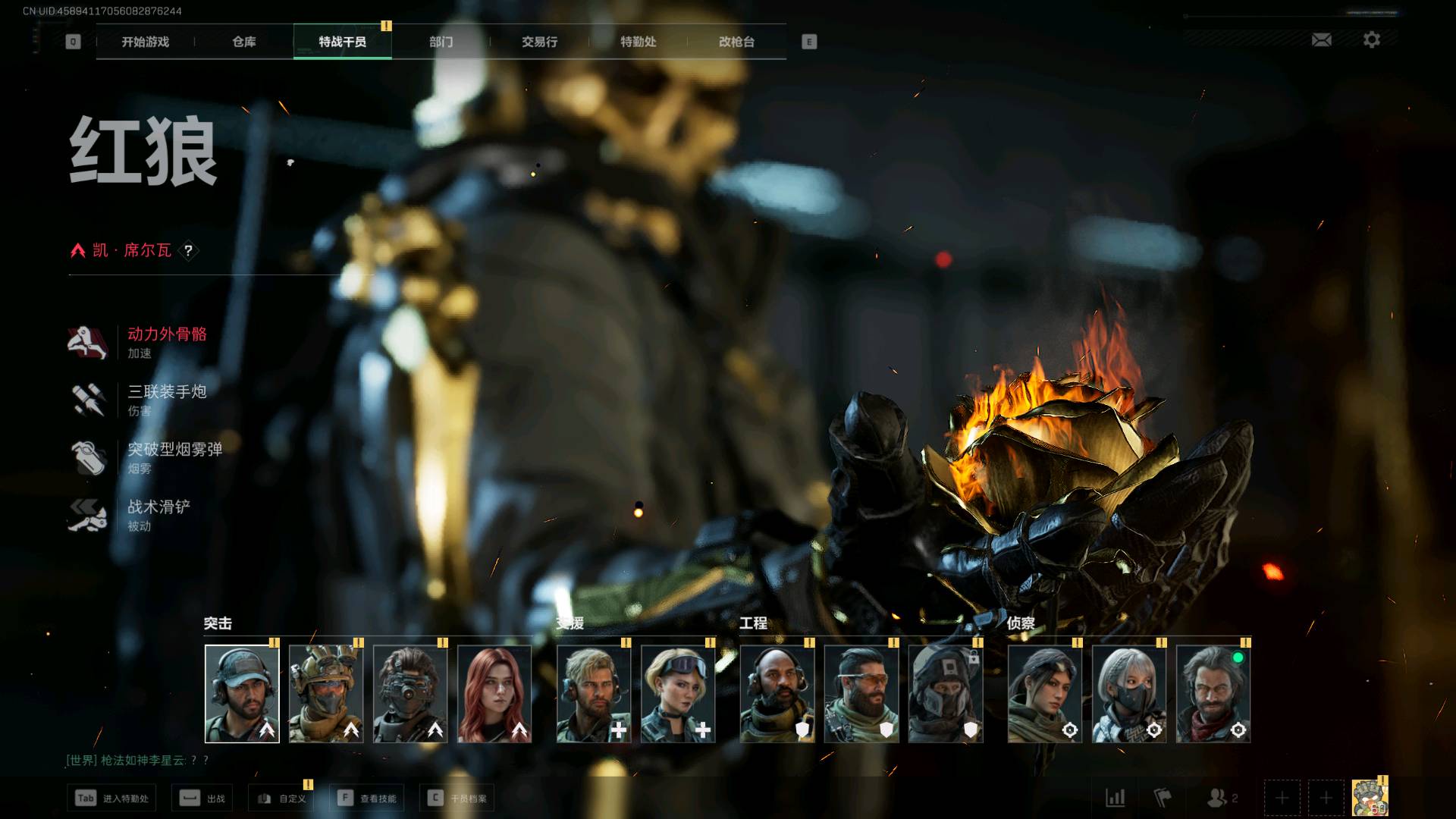The height and width of the screenshot is (819, 1456).
Task: Switch to the 仓库 tab
Action: (x=243, y=42)
